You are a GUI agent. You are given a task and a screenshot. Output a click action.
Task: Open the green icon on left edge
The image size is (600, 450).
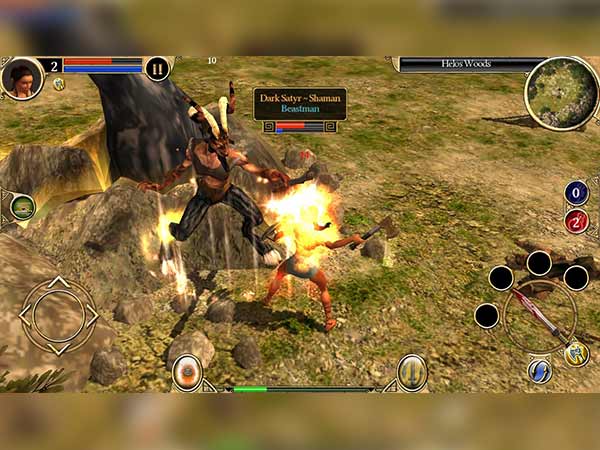point(22,207)
